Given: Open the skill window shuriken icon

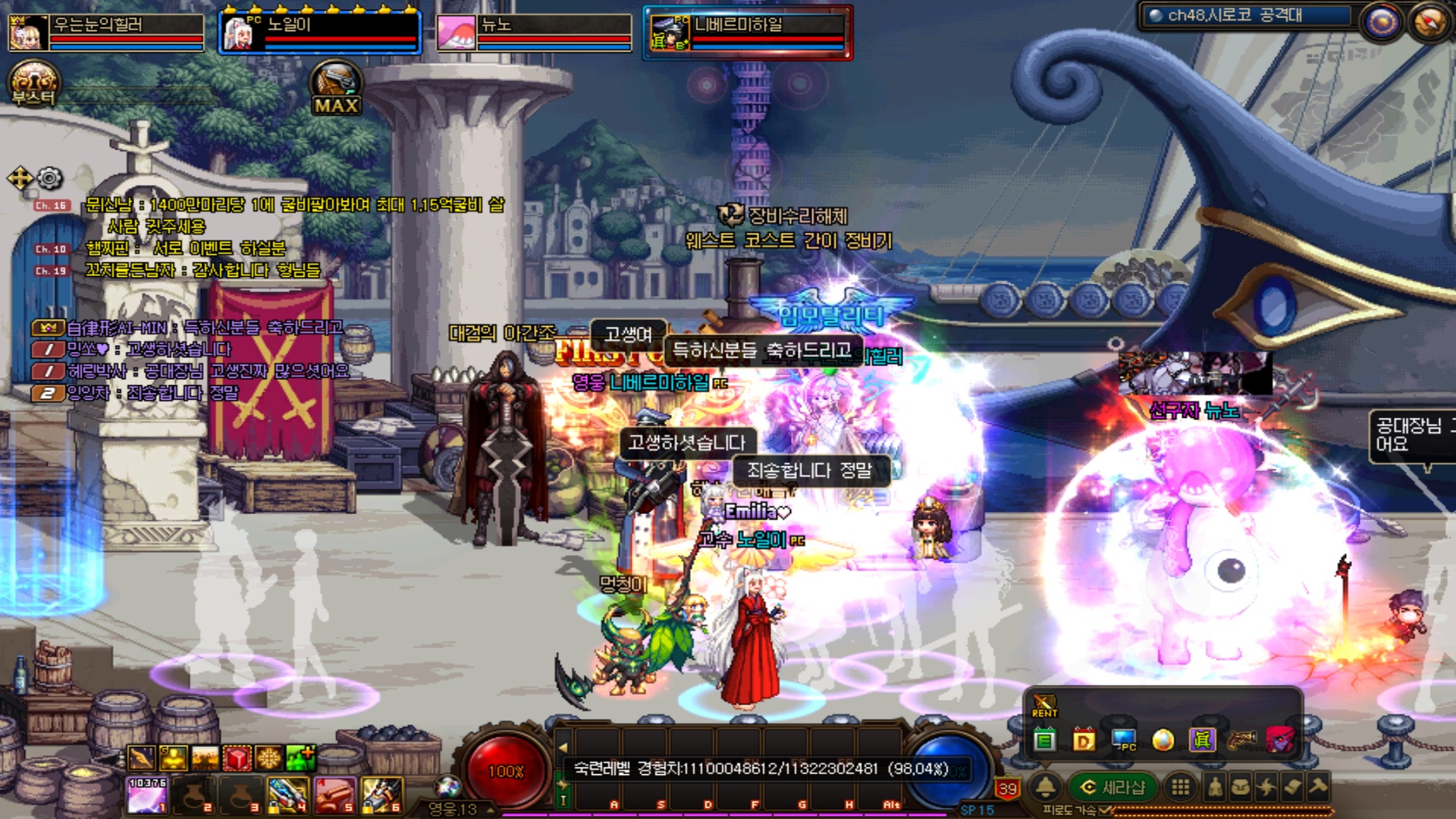Looking at the screenshot, I should 1266,787.
